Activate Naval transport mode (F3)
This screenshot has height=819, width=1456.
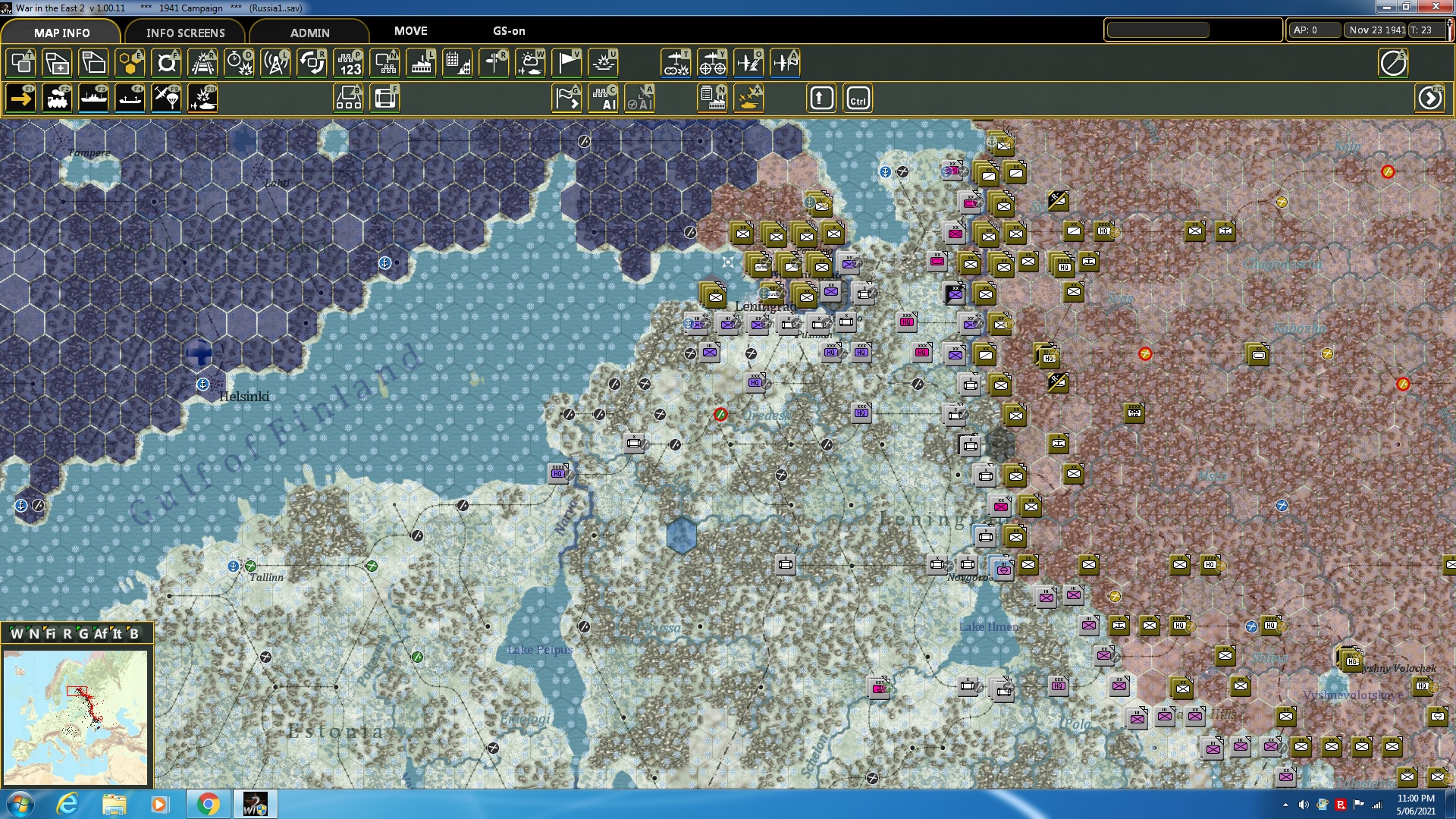[x=93, y=98]
